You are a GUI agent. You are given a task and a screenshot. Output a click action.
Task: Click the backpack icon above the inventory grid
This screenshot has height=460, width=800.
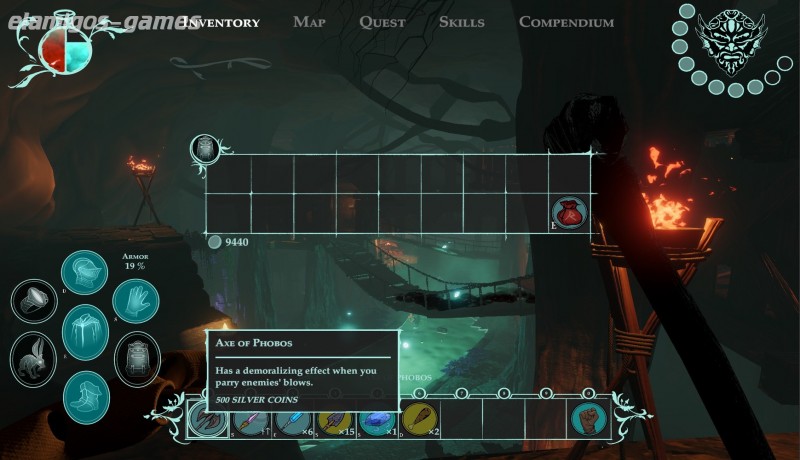205,149
